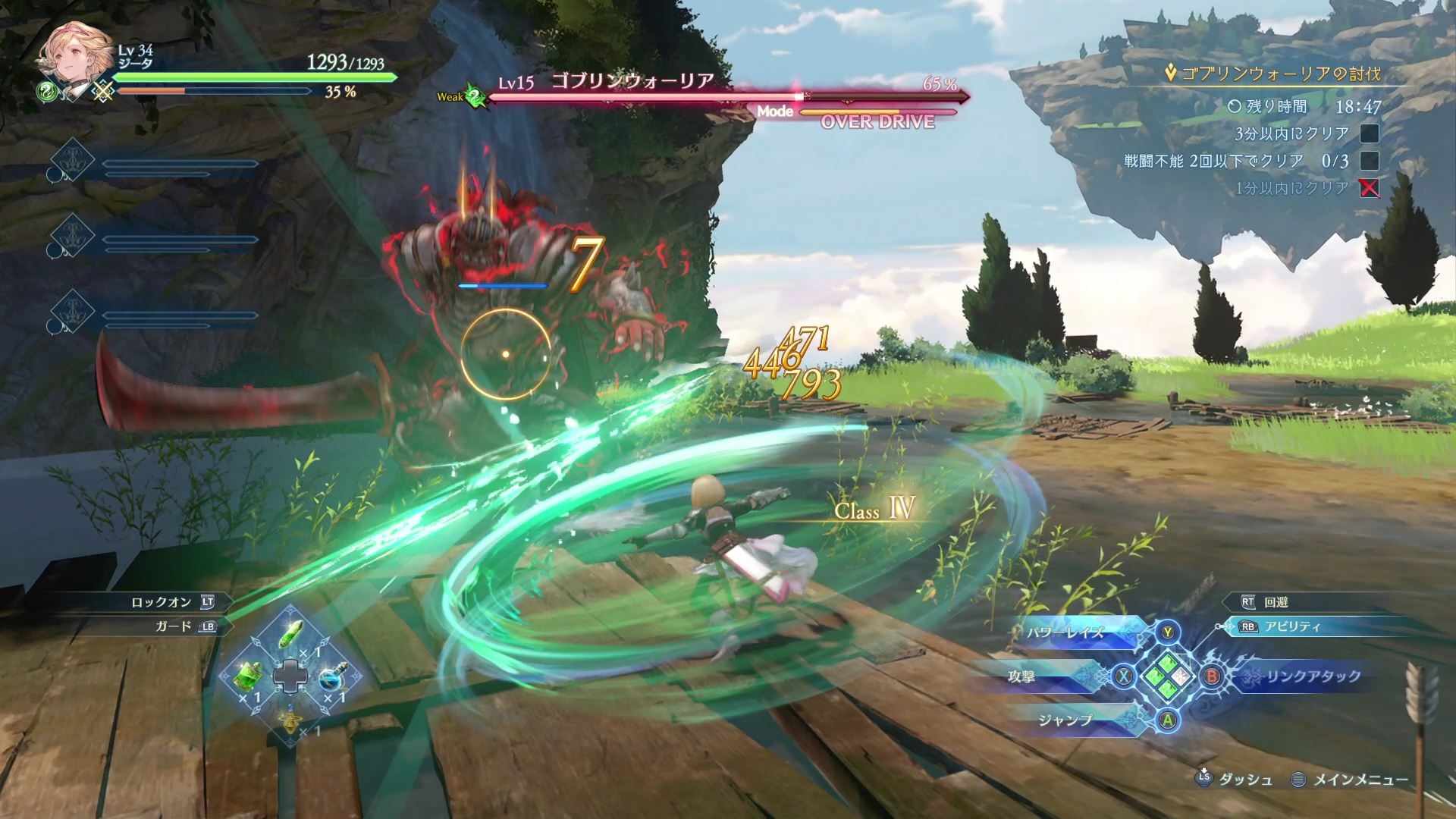1456x819 pixels.
Task: Click the failed 1分以内にクリア objective box
Action: (1369, 188)
